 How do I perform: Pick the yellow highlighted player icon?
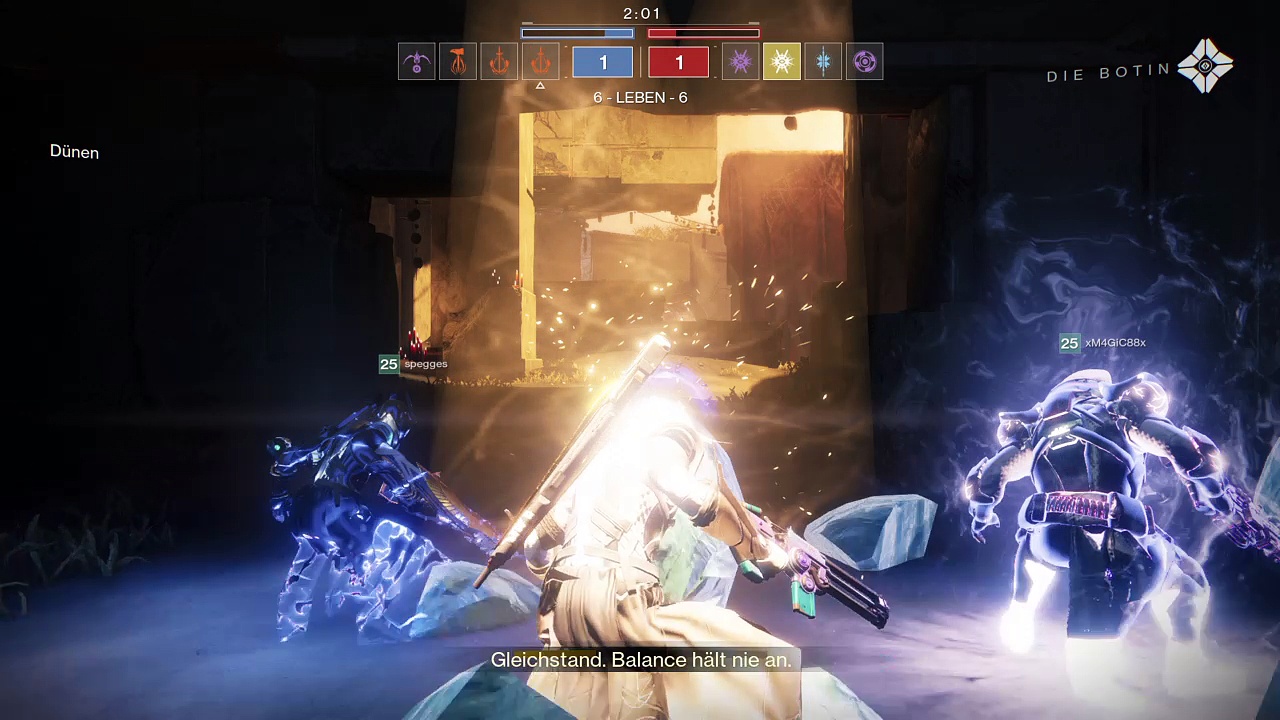781,62
